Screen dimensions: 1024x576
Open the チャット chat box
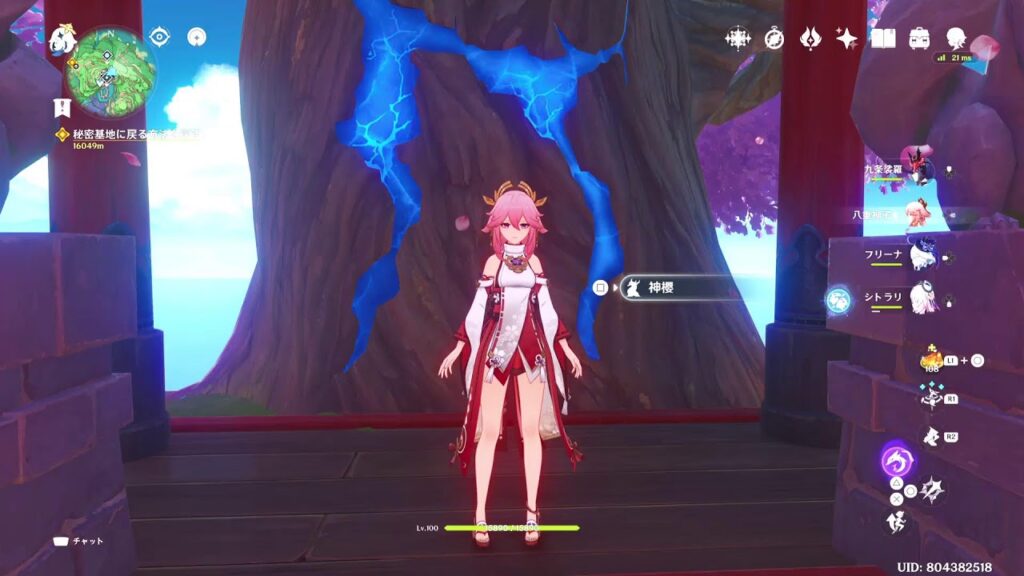tap(79, 541)
